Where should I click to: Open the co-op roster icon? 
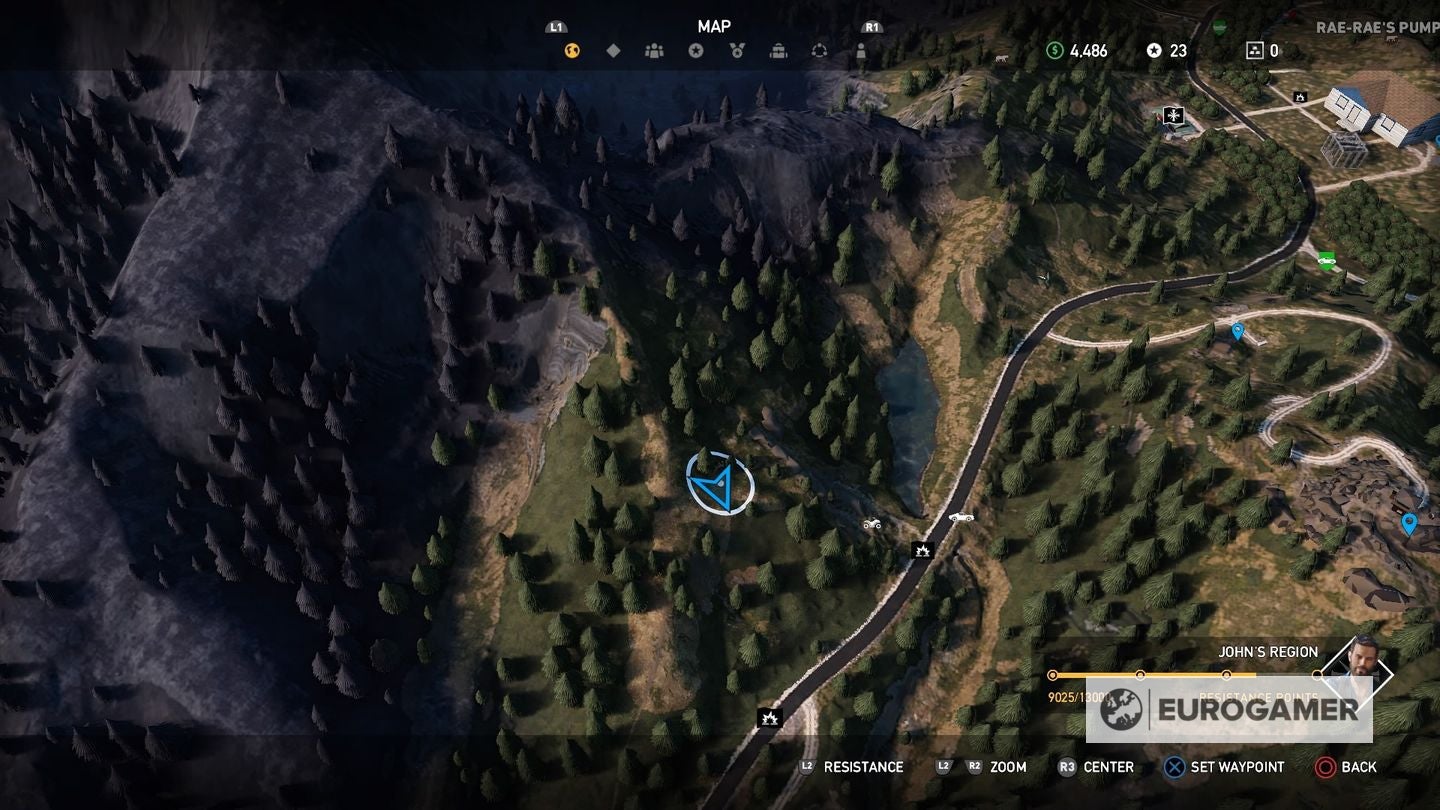click(x=655, y=50)
